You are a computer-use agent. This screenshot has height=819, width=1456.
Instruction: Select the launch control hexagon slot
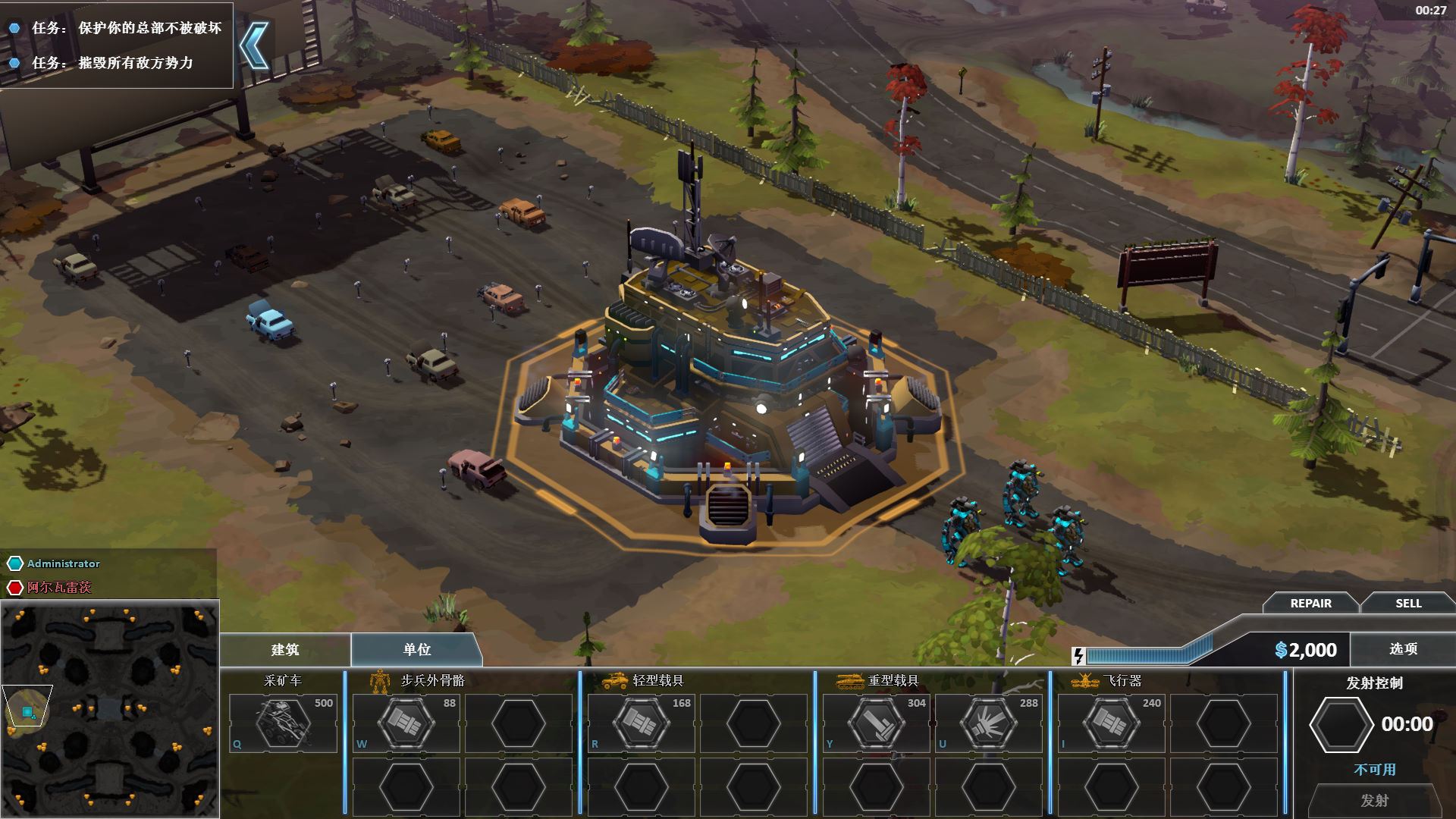(x=1341, y=725)
